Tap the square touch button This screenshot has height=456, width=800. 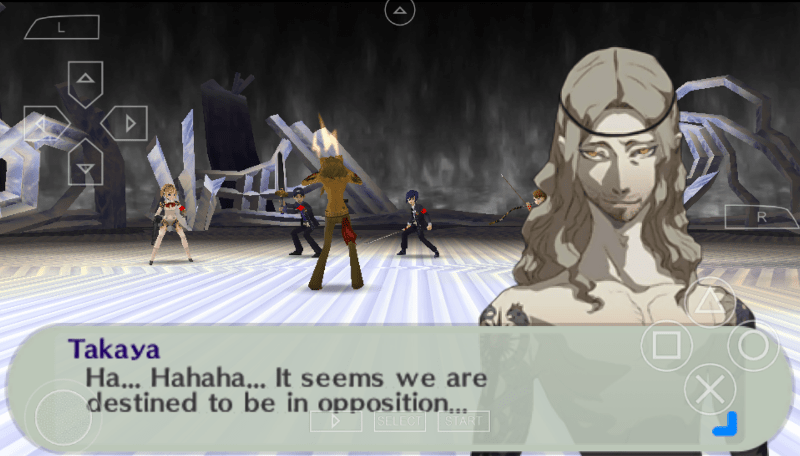pyautogui.click(x=666, y=346)
